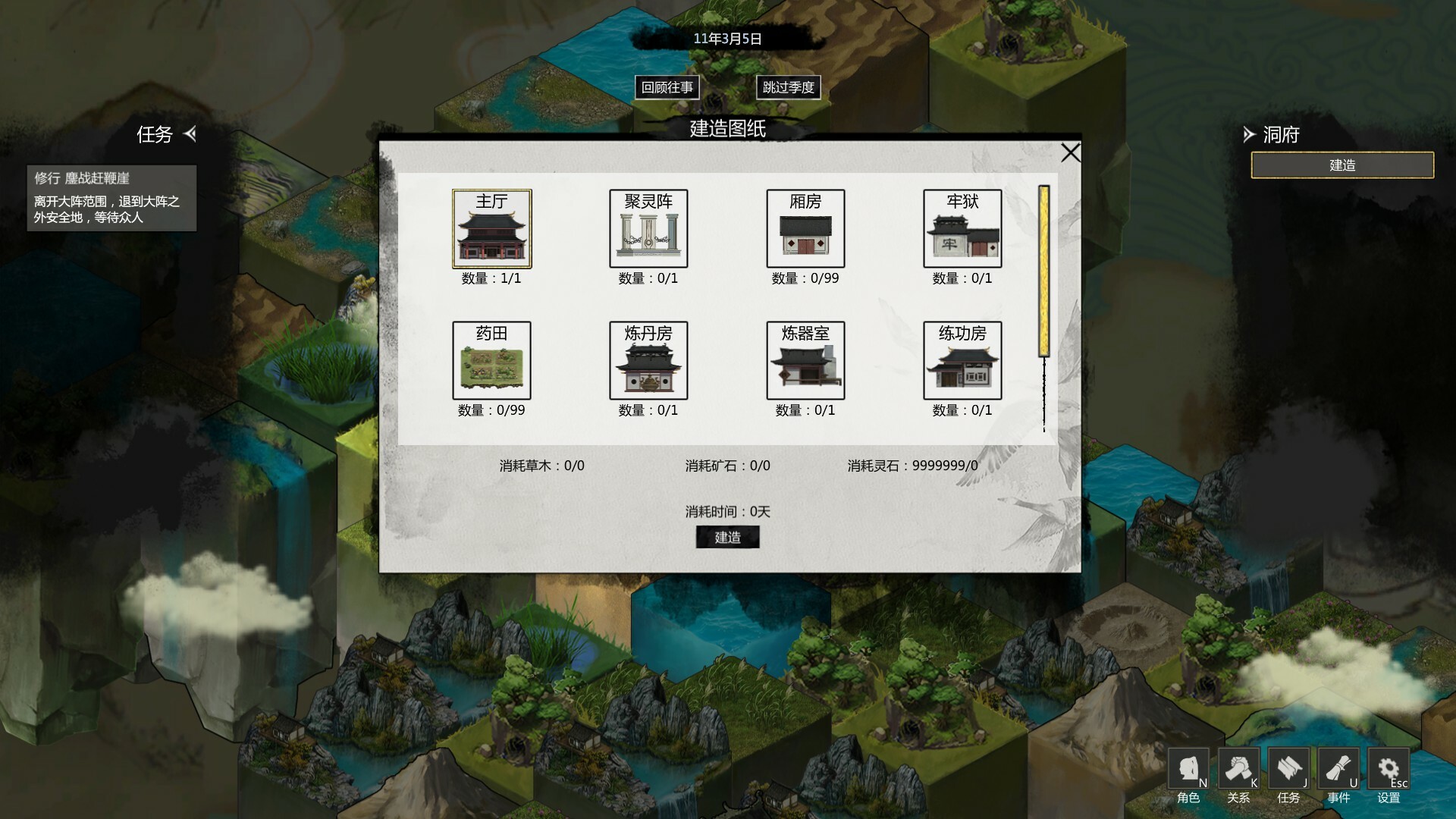
Task: Toggle the 洞府 panel arrow
Action: [1248, 135]
